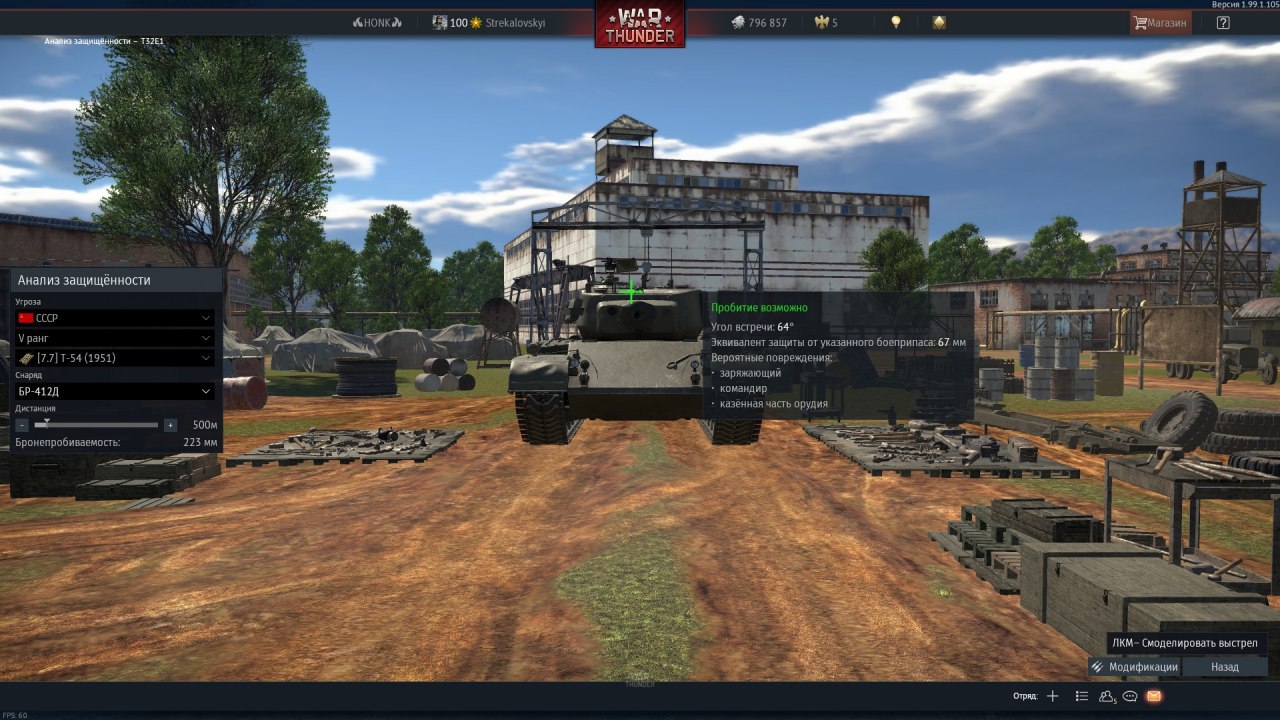Open the Модификации menu
Viewport: 1280px width, 720px height.
[x=1134, y=667]
